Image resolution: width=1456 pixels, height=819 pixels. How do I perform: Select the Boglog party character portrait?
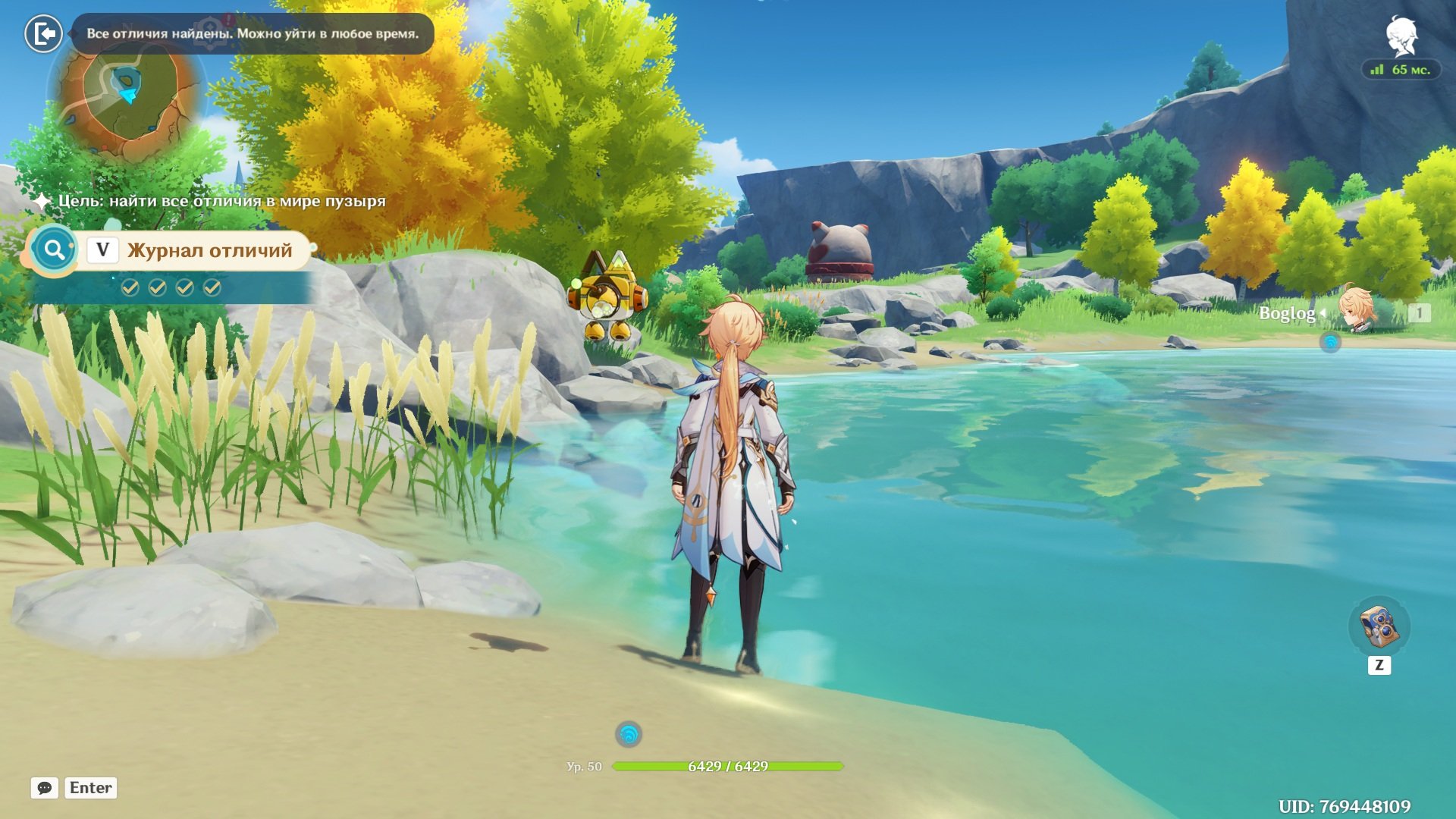pyautogui.click(x=1356, y=309)
